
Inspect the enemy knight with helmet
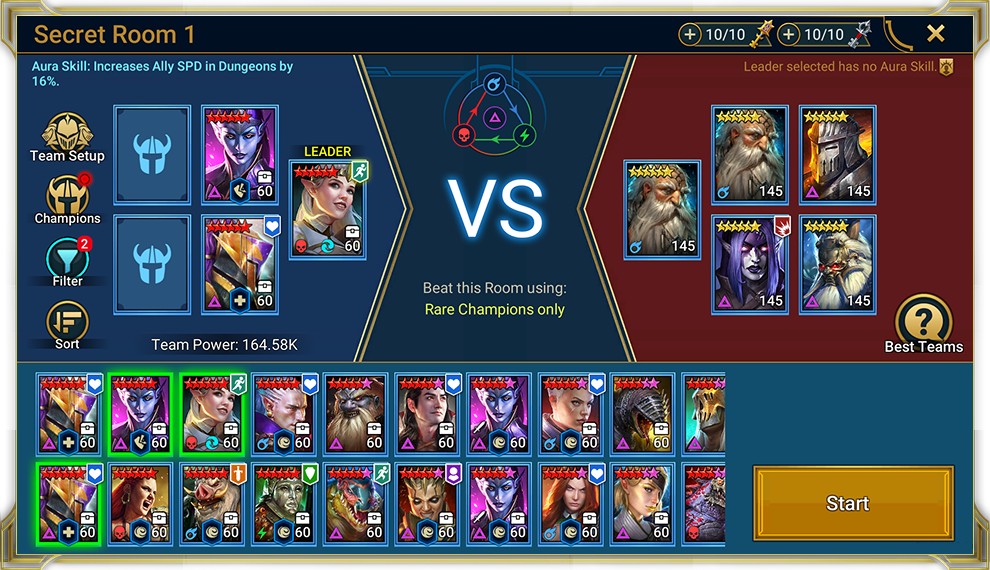[x=837, y=155]
